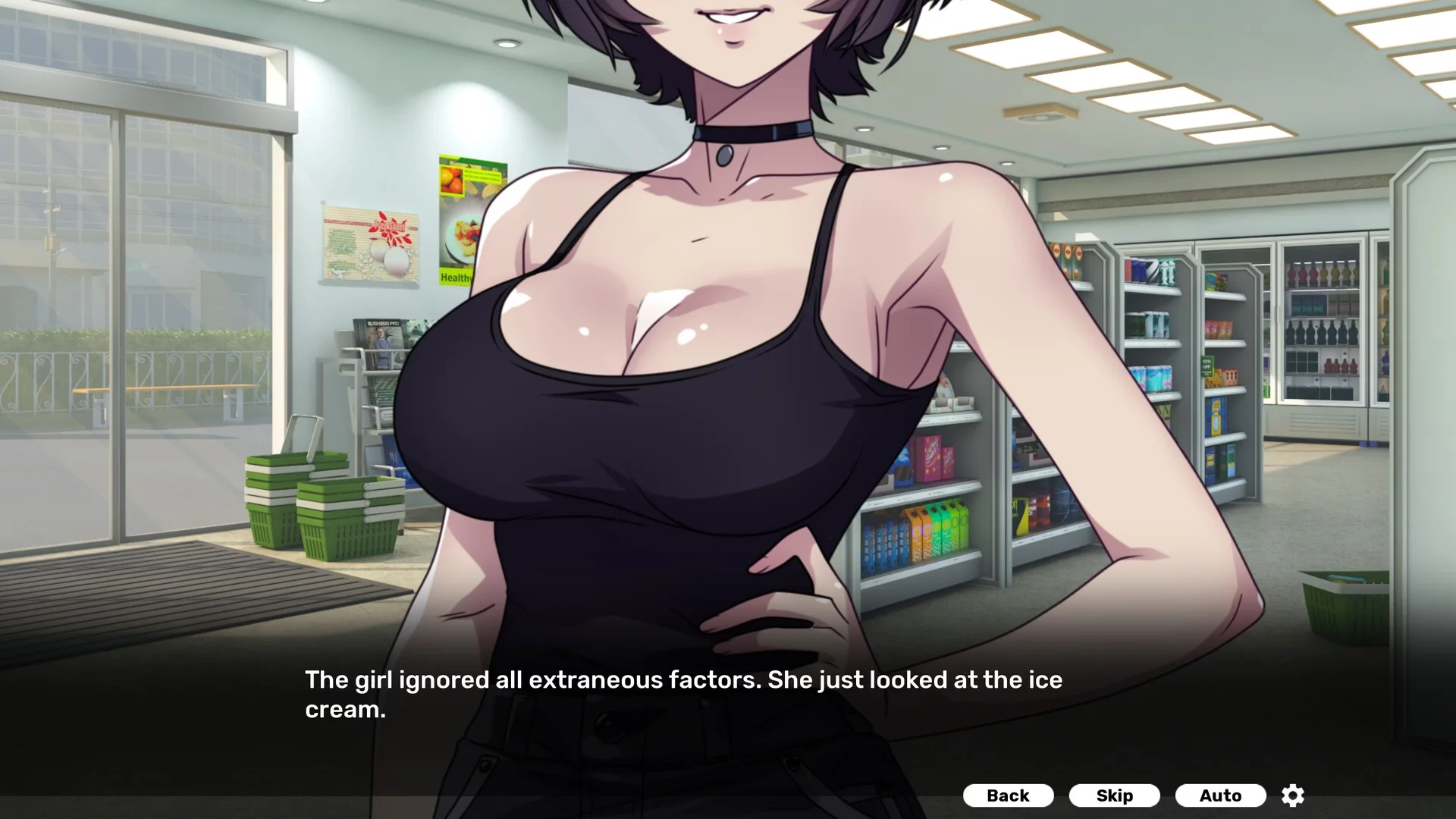This screenshot has height=819, width=1456.
Task: Open settings with the gear icon
Action: [1292, 795]
